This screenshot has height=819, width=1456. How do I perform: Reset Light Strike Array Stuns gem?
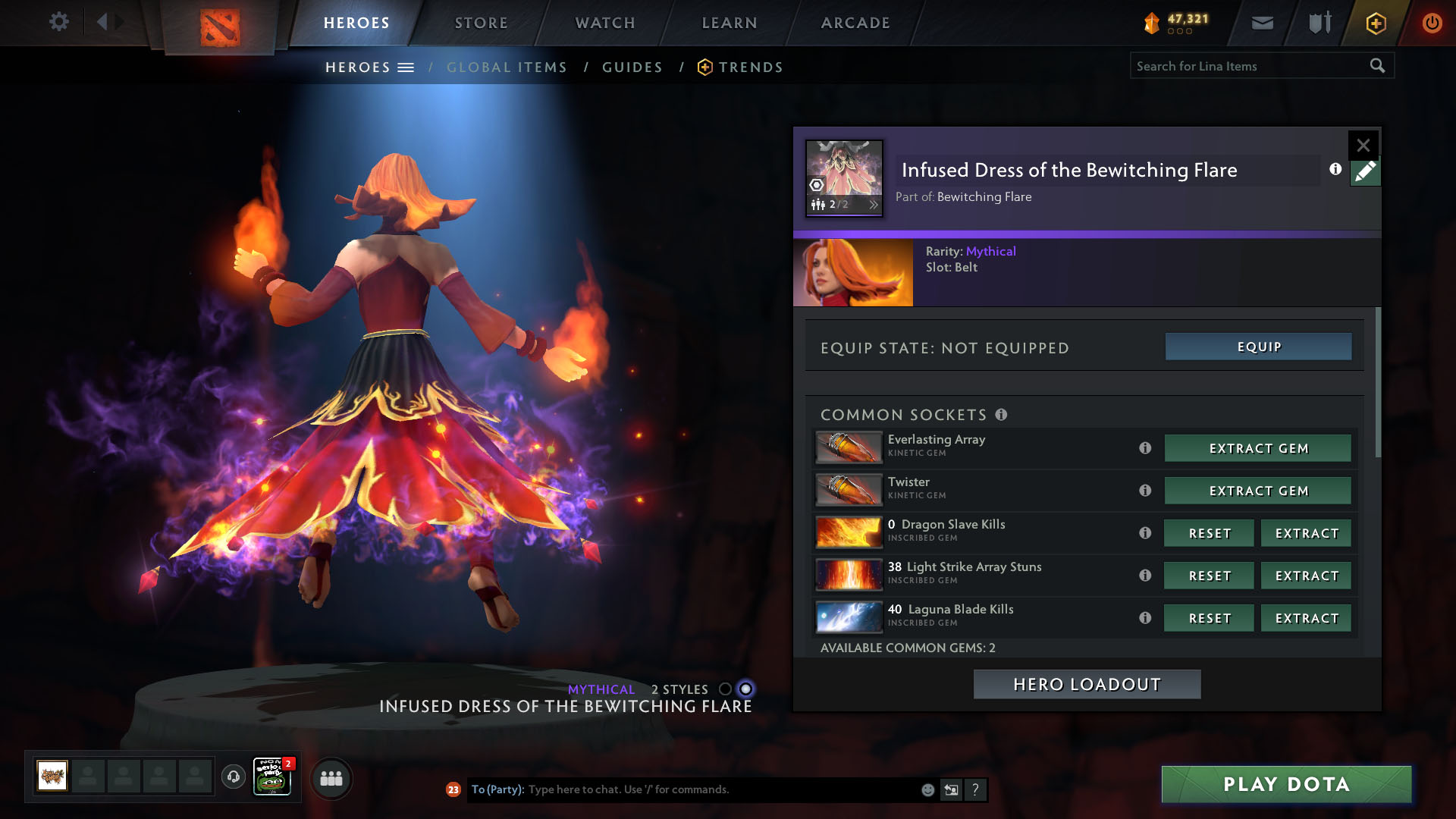(x=1209, y=576)
